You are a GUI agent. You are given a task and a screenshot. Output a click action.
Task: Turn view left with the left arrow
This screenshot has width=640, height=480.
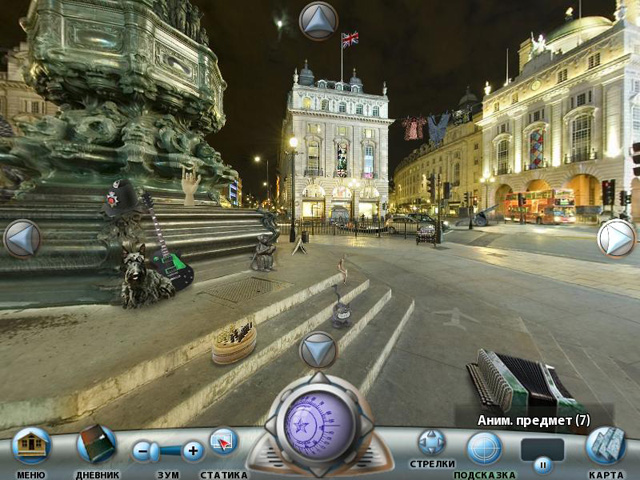pos(21,238)
